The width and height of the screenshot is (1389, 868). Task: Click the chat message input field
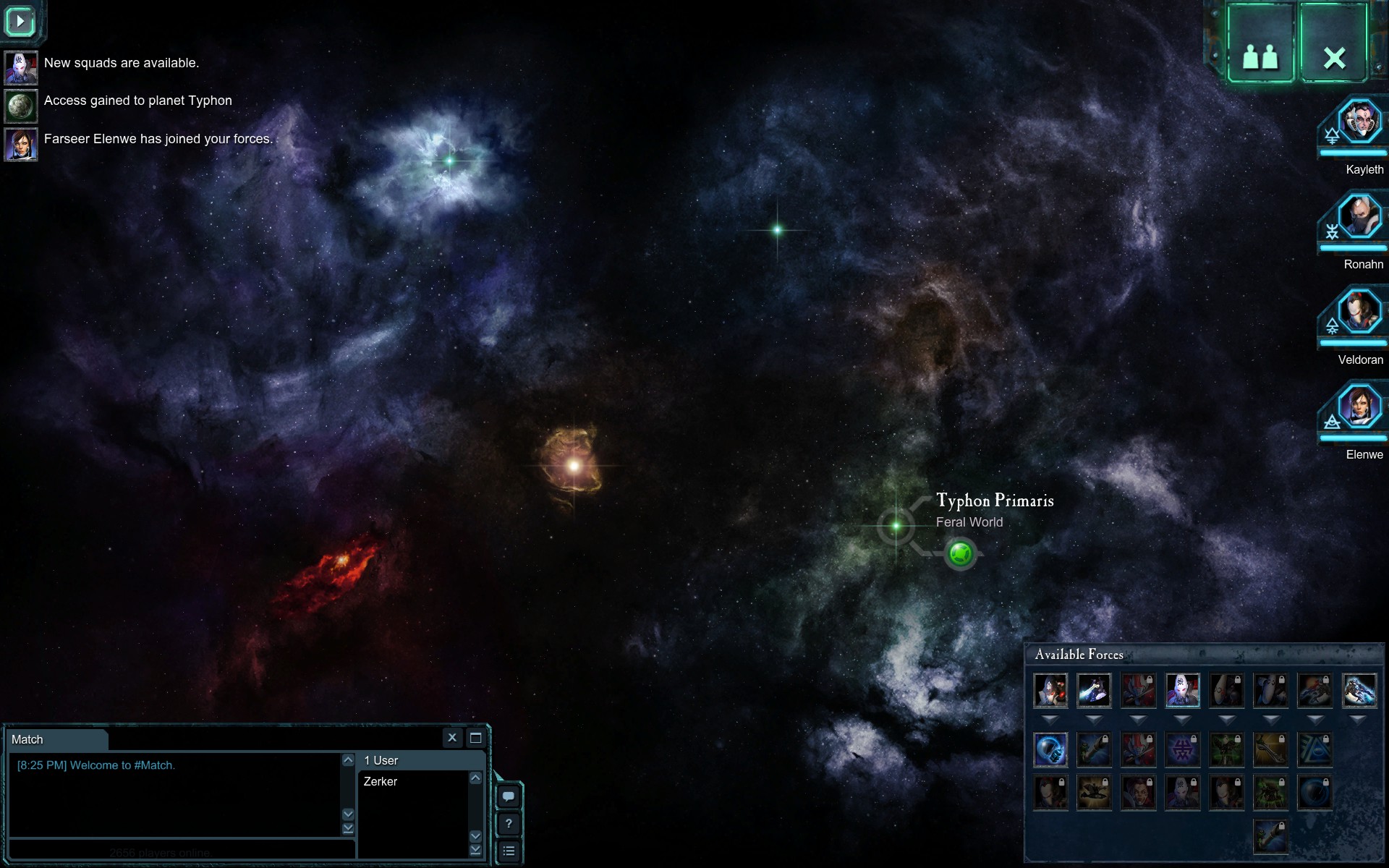(x=181, y=851)
